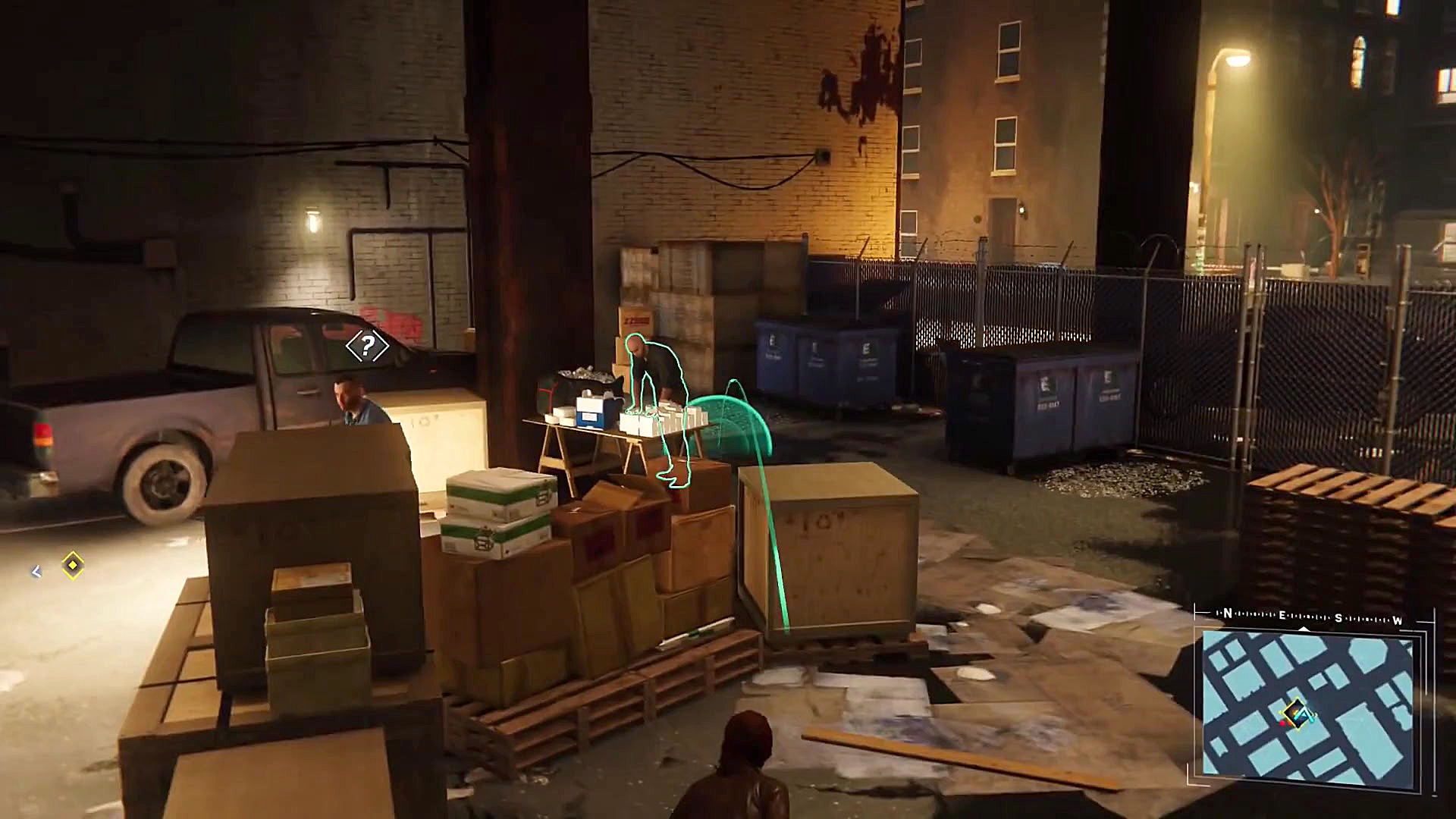
Task: Click the E marker on the compass bar
Action: click(x=1282, y=616)
